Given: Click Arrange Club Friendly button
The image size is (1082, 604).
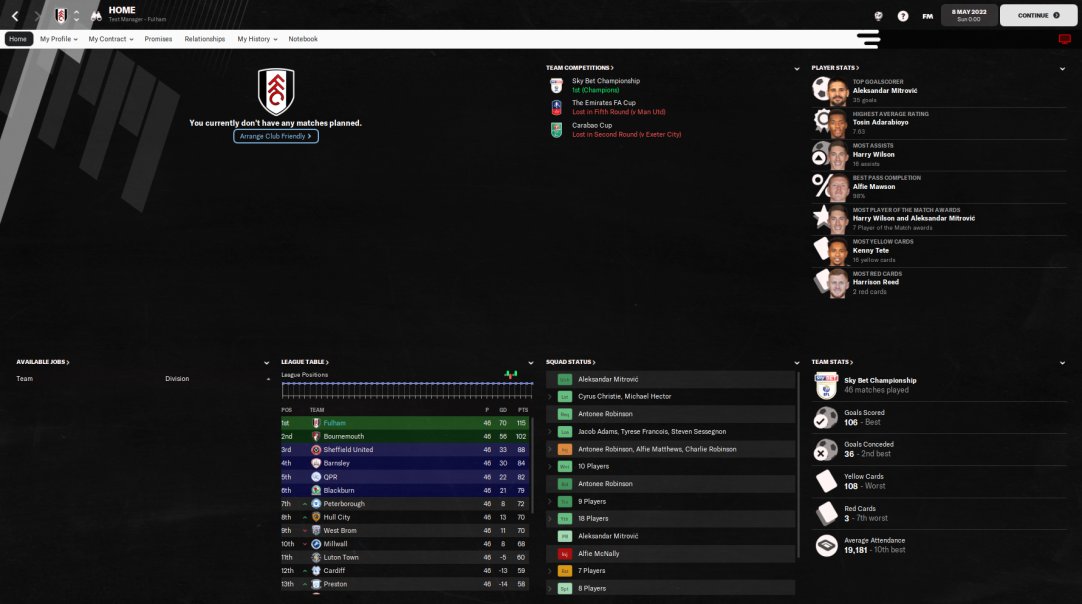Looking at the screenshot, I should pyautogui.click(x=276, y=136).
